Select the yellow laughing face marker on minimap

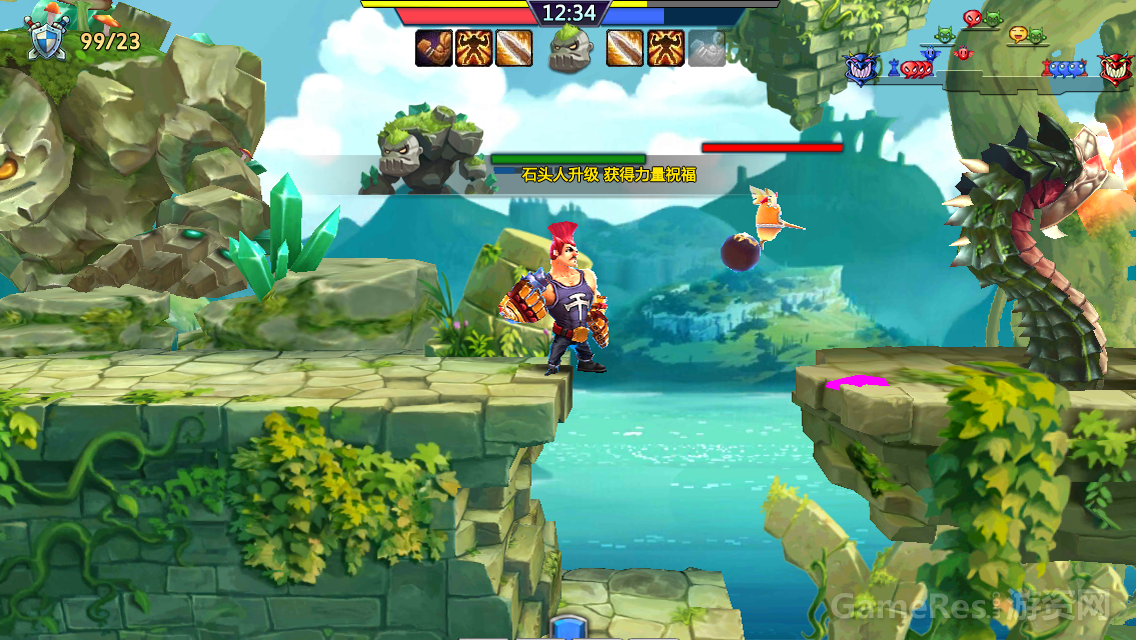(x=1018, y=34)
